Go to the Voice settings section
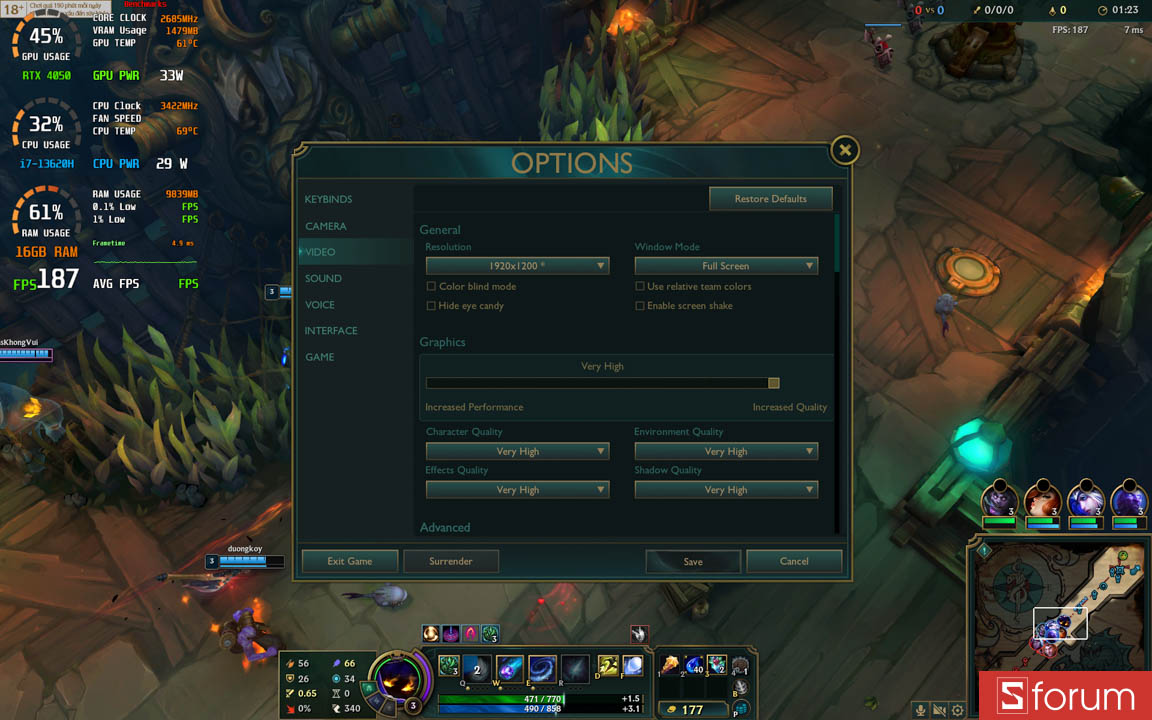The height and width of the screenshot is (720, 1152). coord(320,305)
